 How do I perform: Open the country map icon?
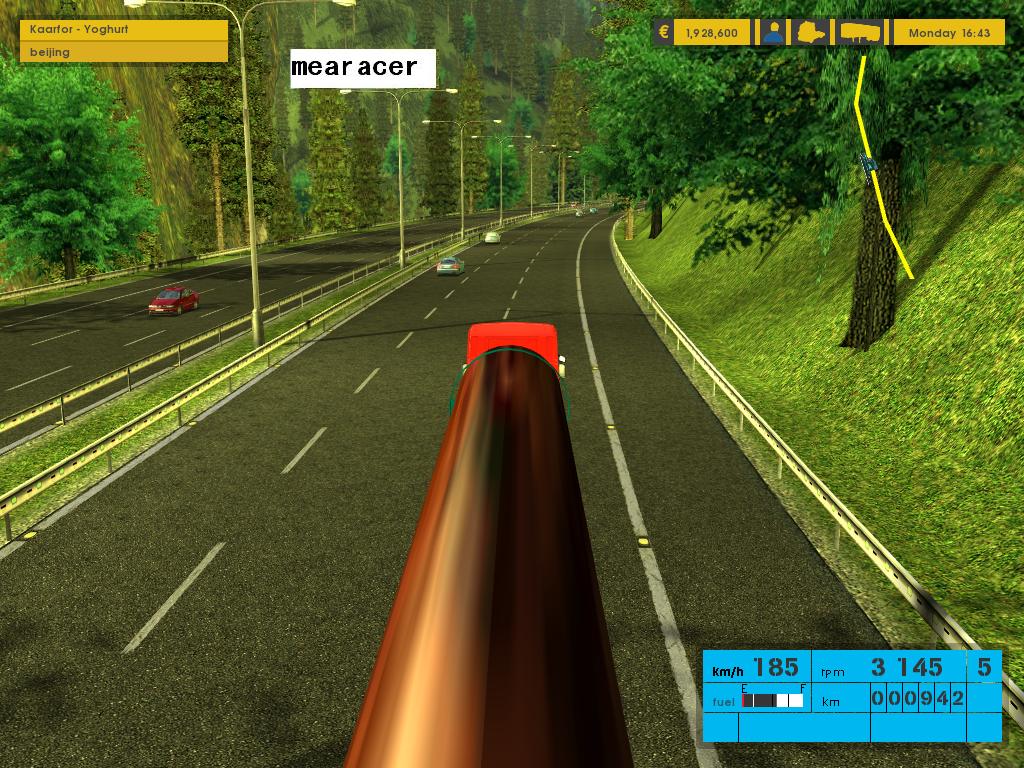point(813,32)
